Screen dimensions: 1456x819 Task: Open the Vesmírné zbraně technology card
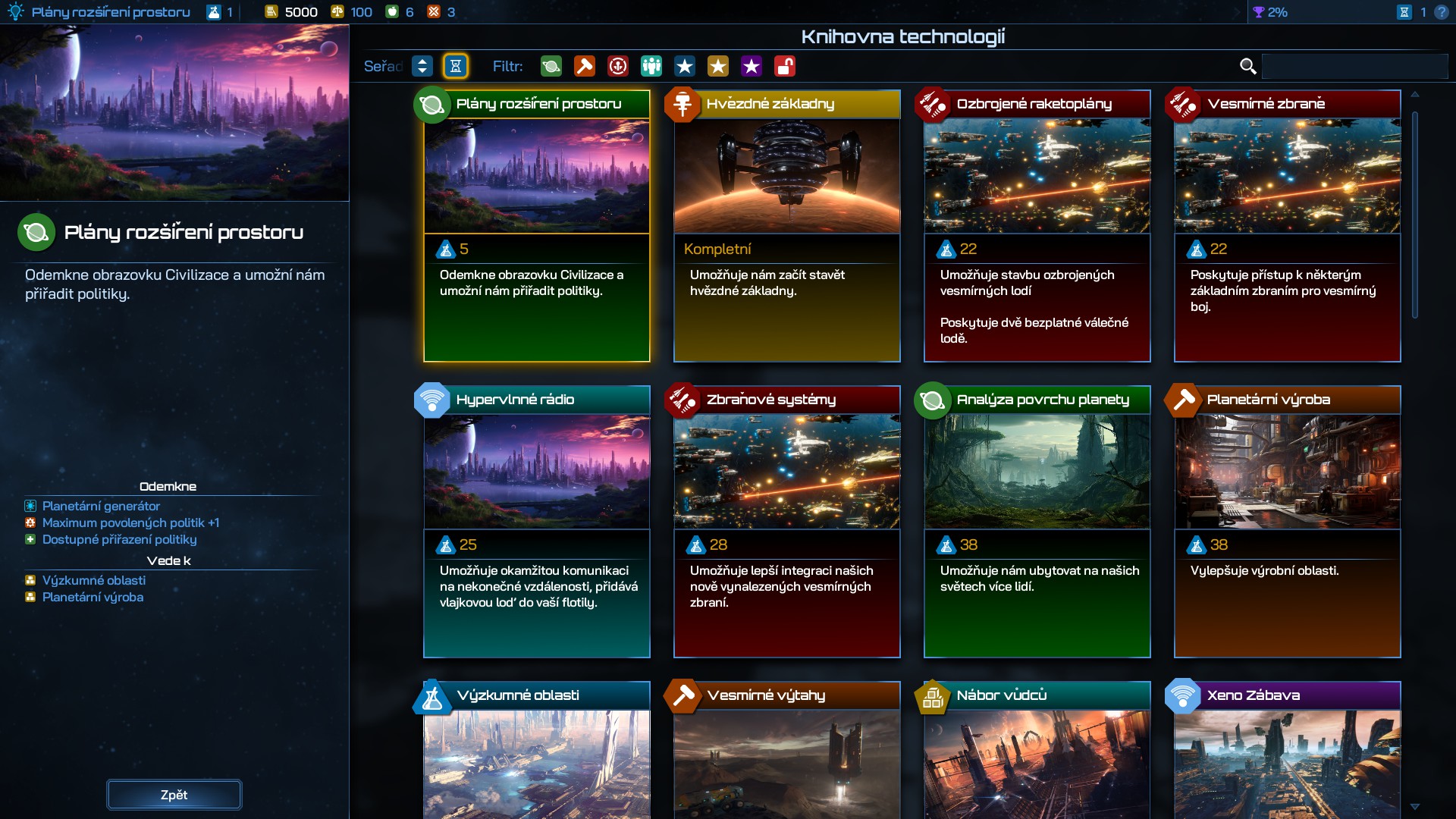1287,226
